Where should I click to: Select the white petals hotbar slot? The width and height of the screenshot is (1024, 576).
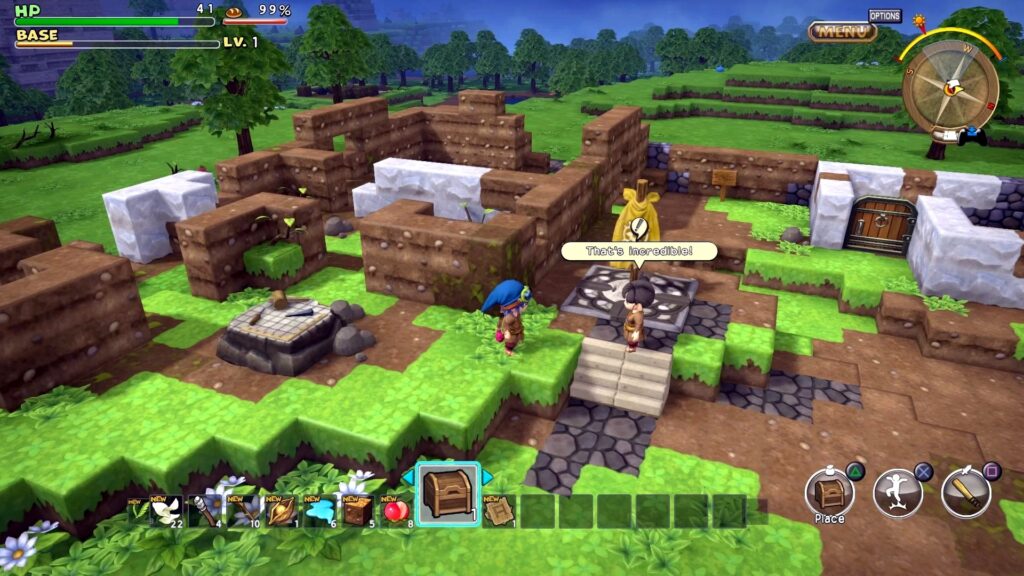click(164, 511)
